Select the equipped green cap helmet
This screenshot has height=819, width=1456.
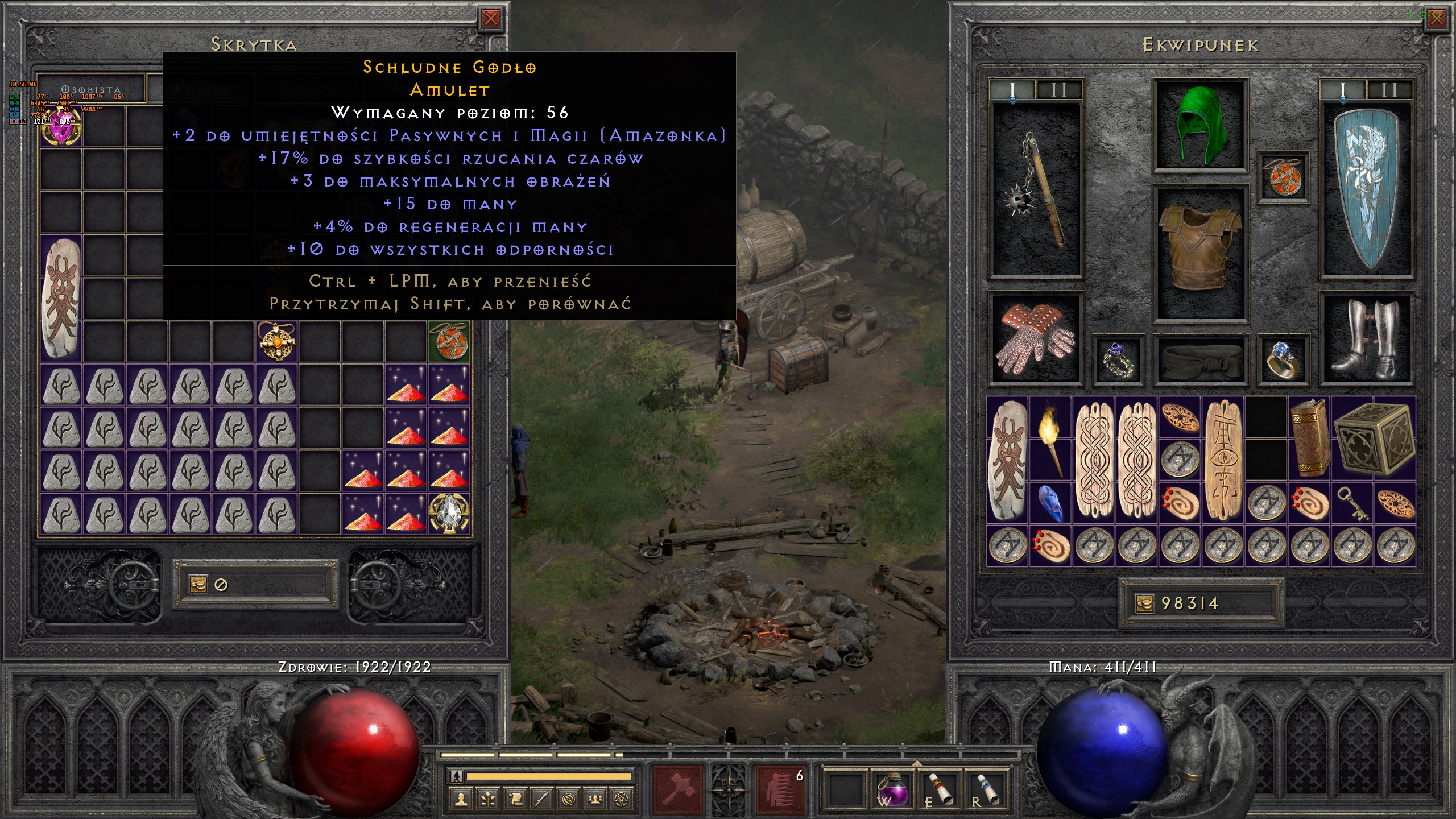click(x=1200, y=125)
